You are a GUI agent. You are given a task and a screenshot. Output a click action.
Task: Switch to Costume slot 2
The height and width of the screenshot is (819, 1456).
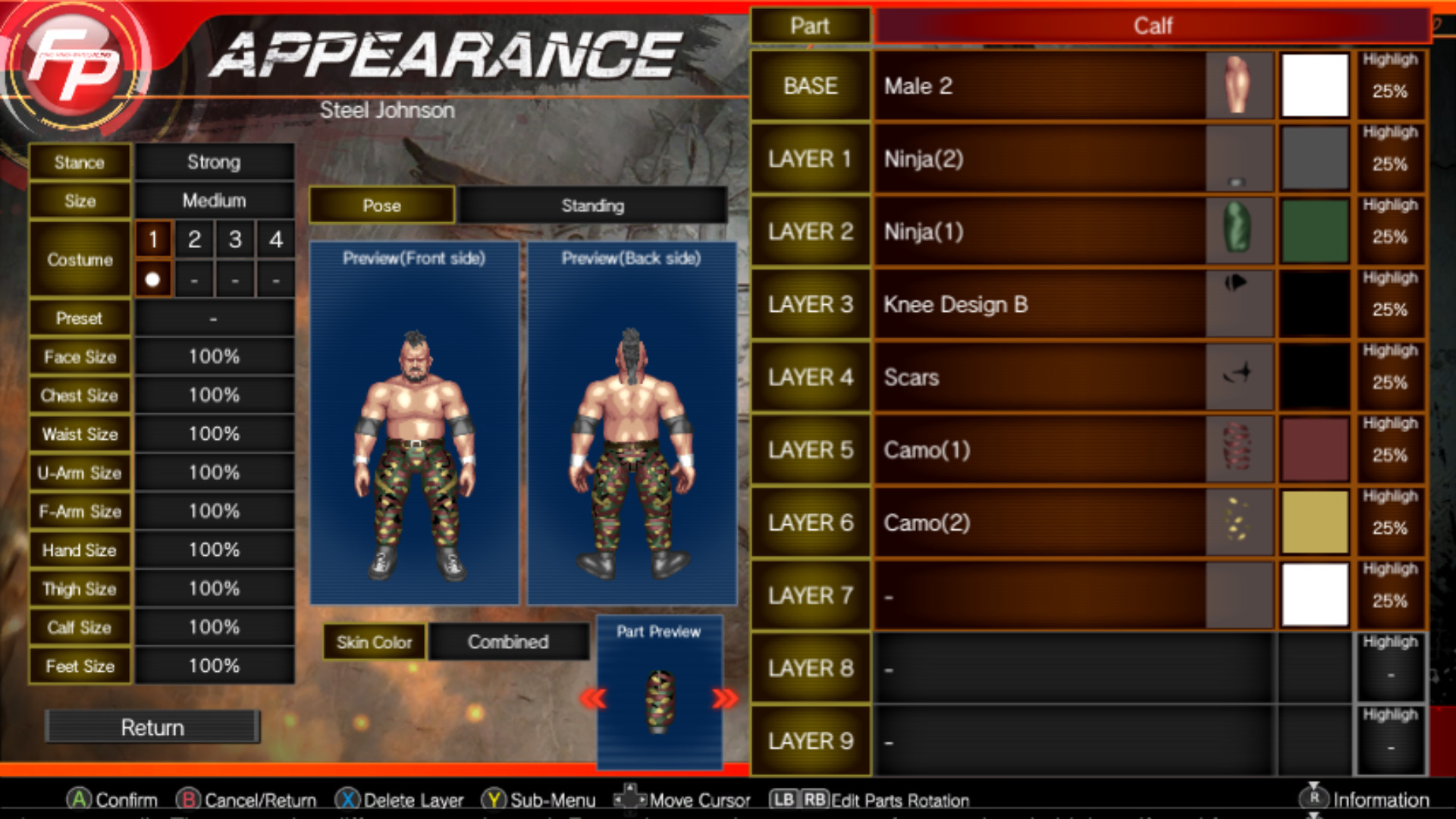pyautogui.click(x=194, y=239)
